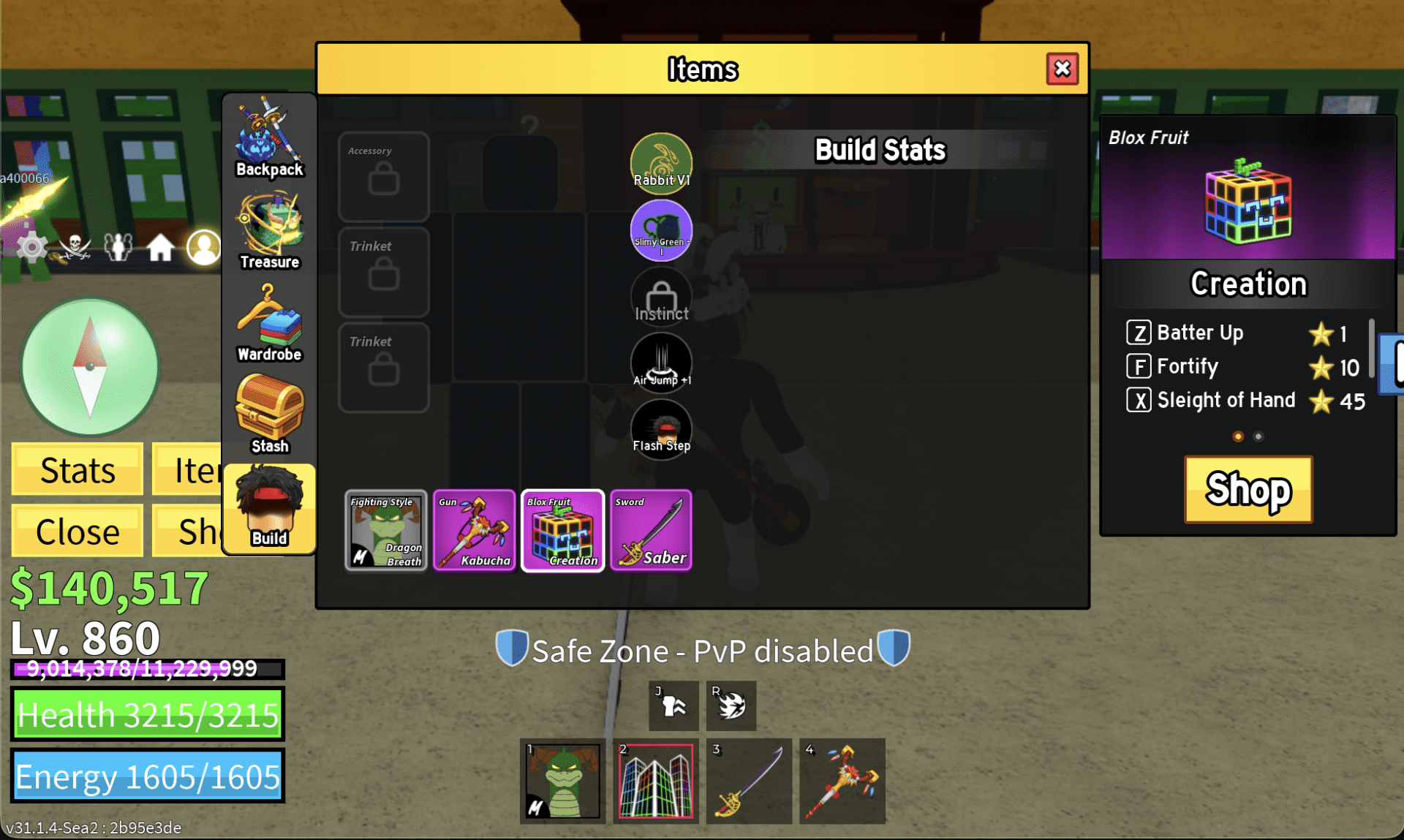The width and height of the screenshot is (1404, 840).
Task: Click the Air Jump +1 ability icon
Action: [660, 362]
